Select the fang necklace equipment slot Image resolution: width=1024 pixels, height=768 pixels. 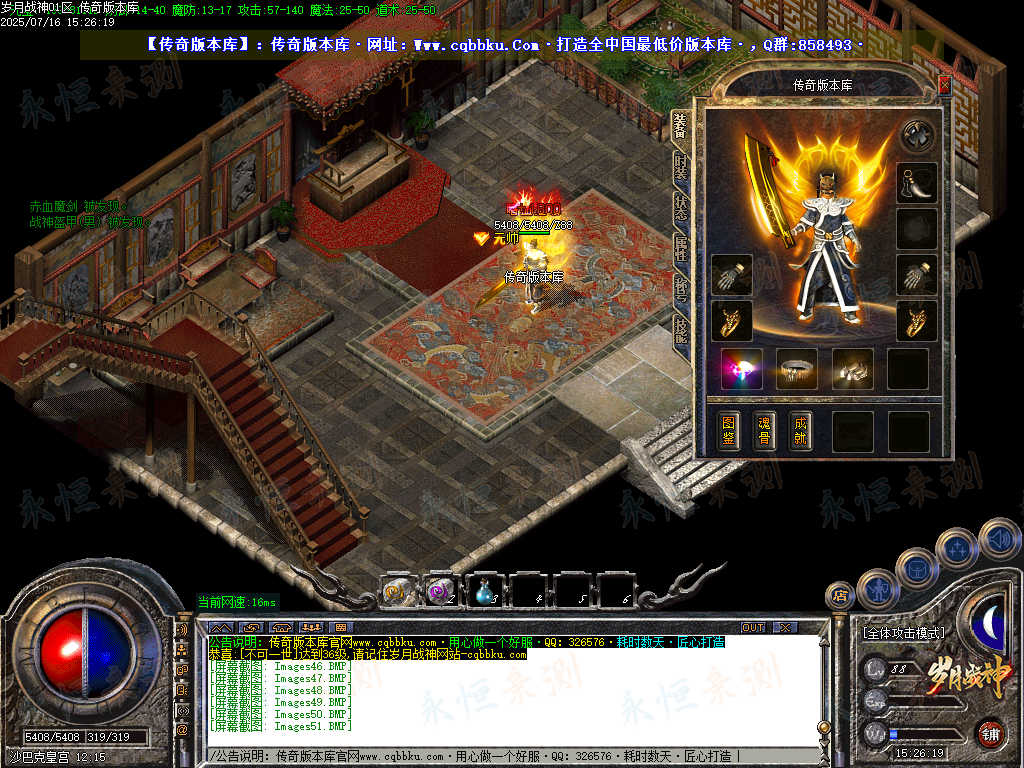tap(916, 183)
